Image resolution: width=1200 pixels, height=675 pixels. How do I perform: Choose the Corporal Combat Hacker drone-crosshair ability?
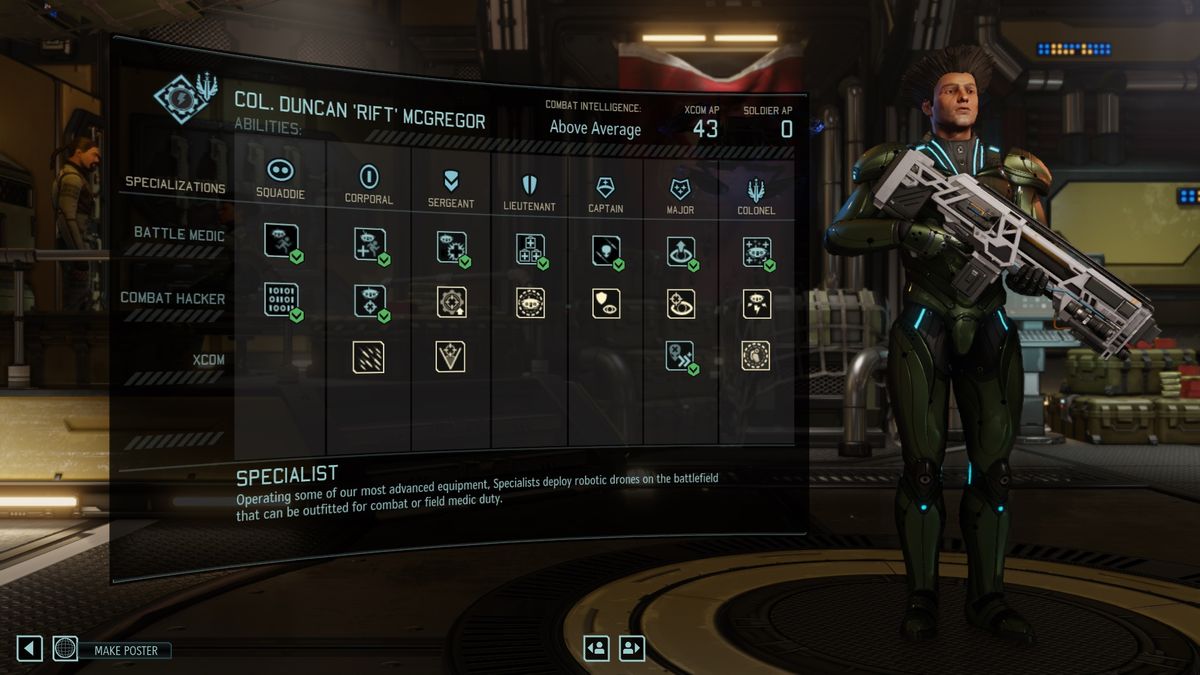tap(369, 301)
